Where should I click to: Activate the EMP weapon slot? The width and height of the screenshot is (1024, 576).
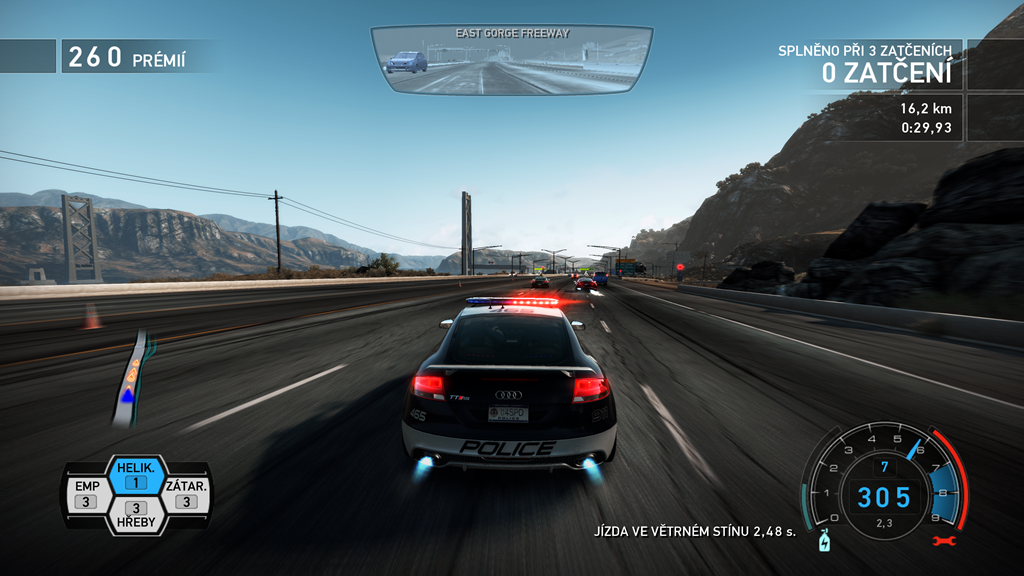pos(86,493)
